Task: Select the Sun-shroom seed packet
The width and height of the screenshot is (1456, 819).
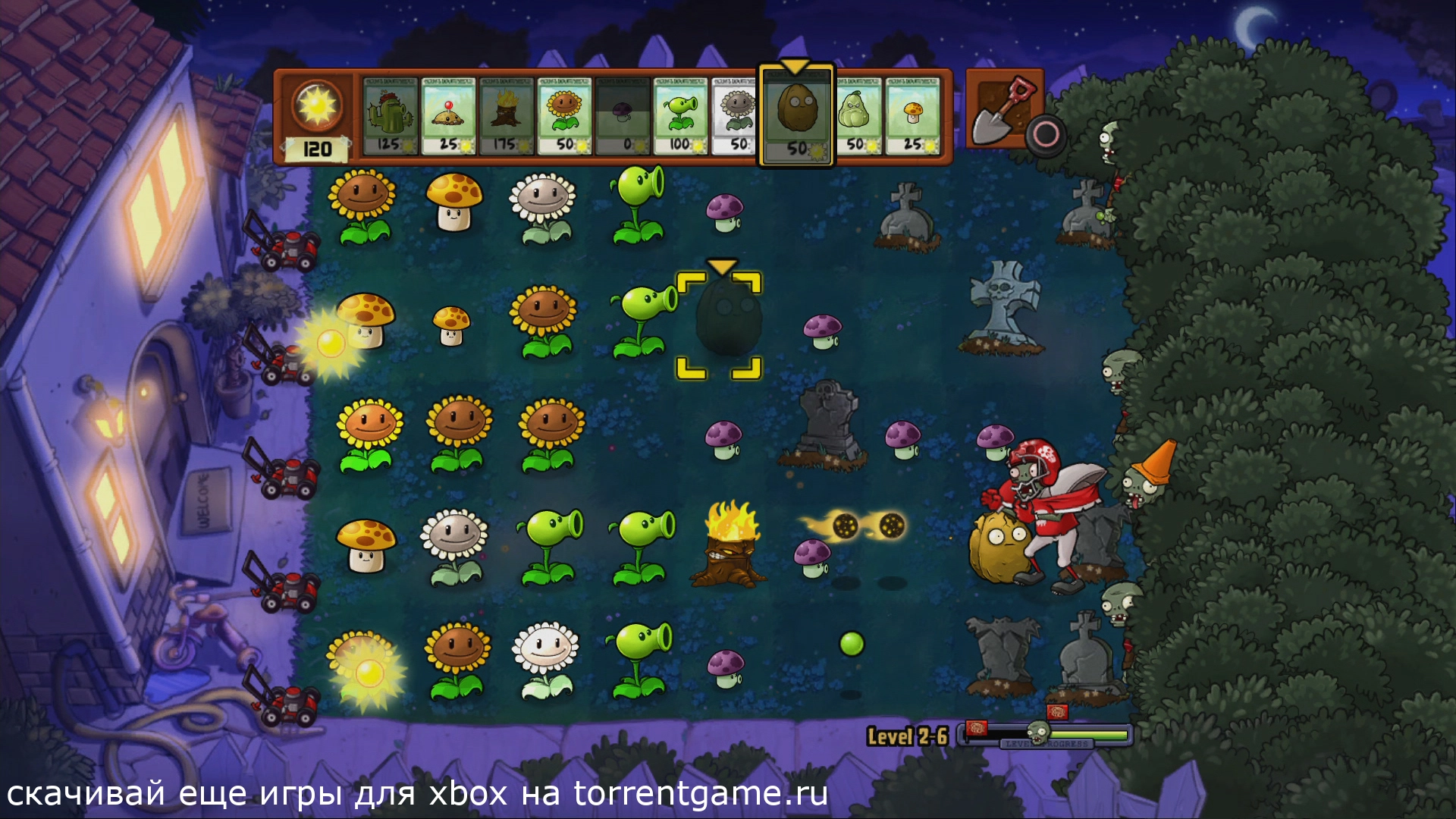Action: [x=914, y=116]
